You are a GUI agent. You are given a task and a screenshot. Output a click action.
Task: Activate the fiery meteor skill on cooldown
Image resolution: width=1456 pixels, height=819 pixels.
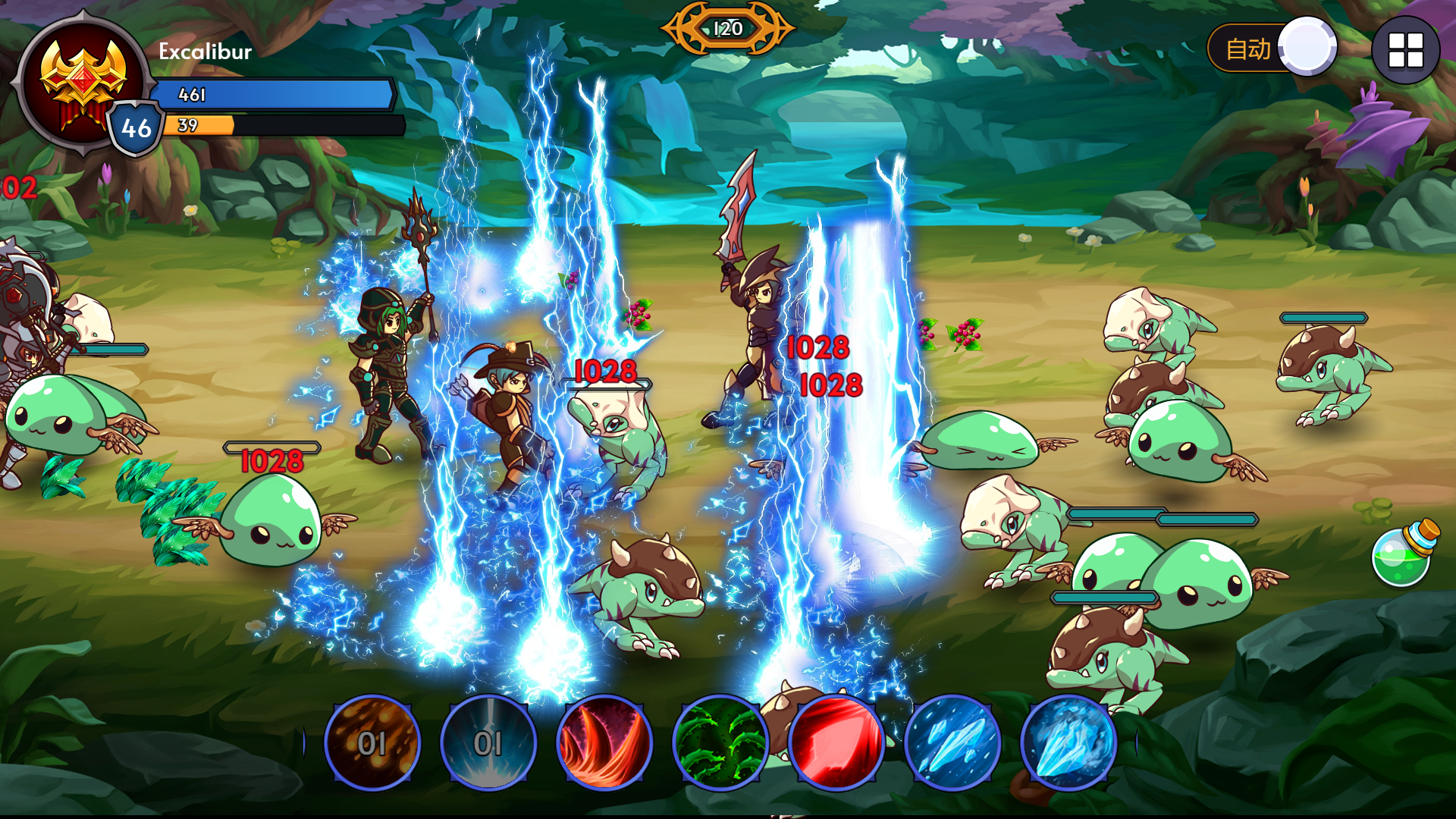pos(372,742)
